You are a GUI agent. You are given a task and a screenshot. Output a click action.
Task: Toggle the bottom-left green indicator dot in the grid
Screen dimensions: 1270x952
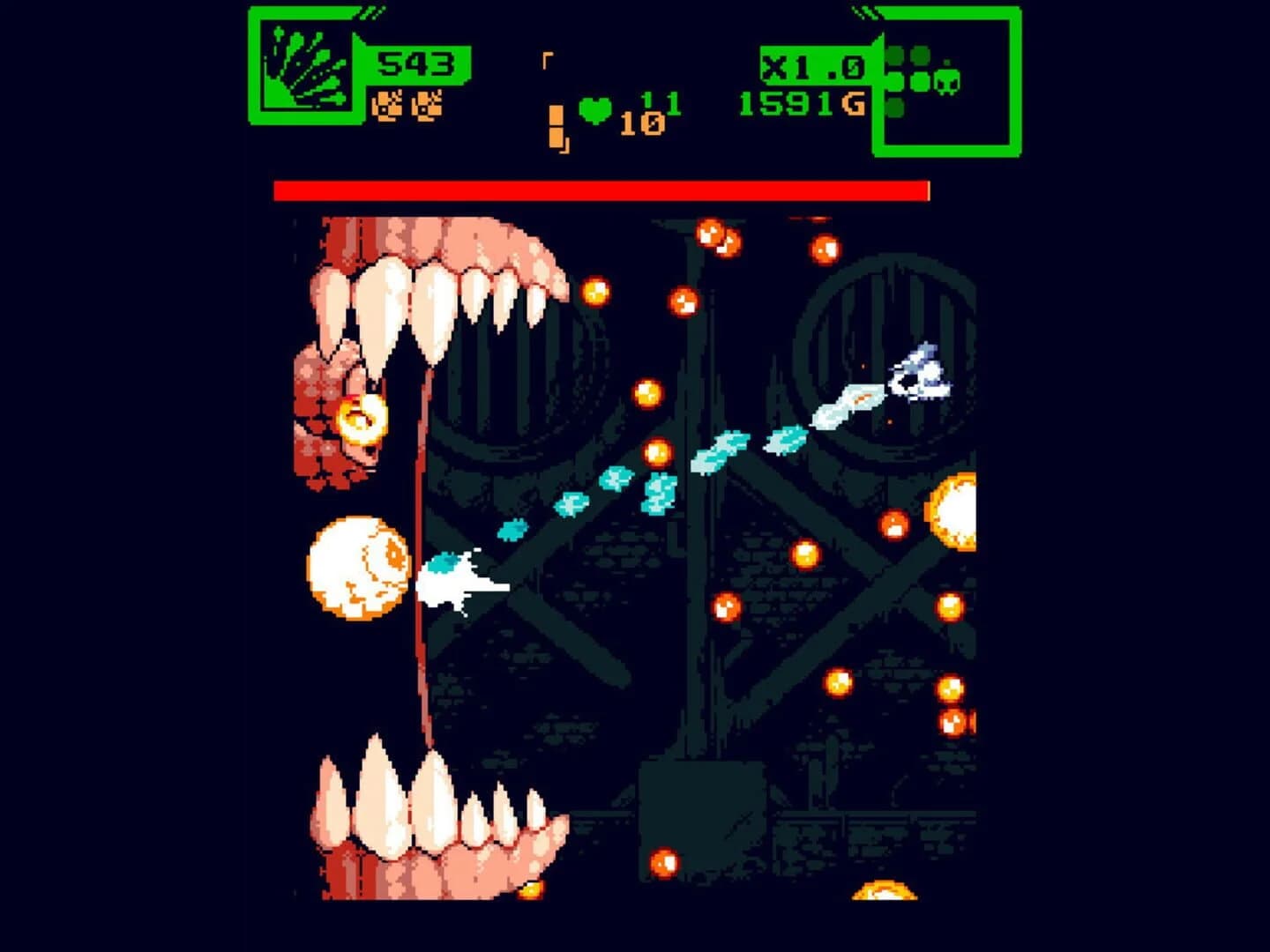tap(895, 108)
